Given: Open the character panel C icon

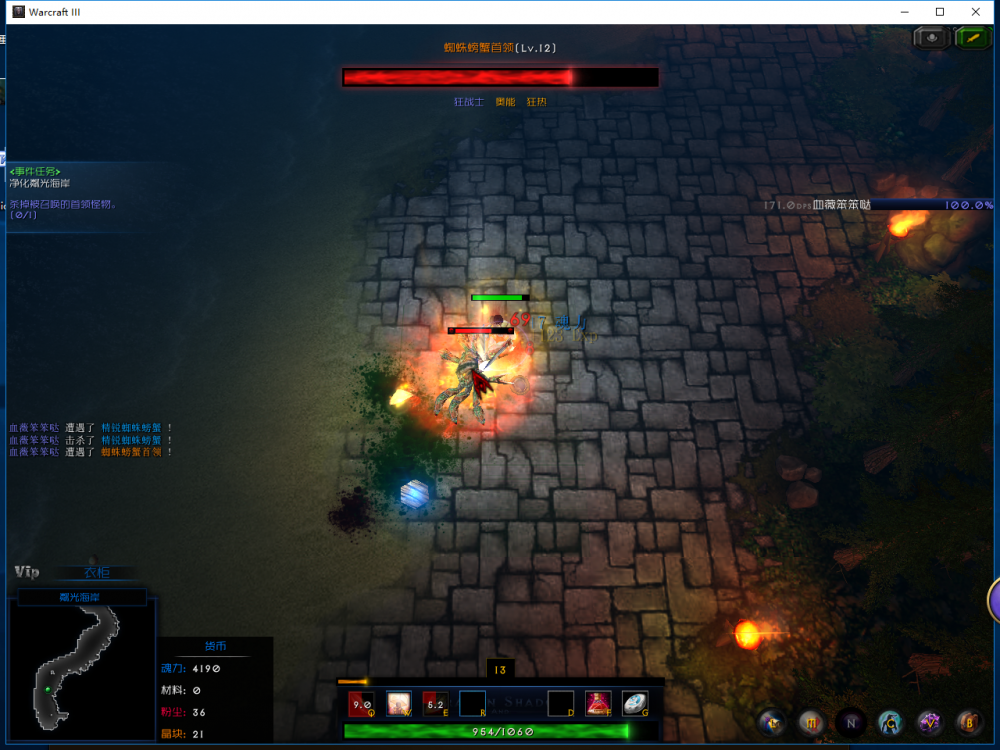Looking at the screenshot, I should pos(889,721).
